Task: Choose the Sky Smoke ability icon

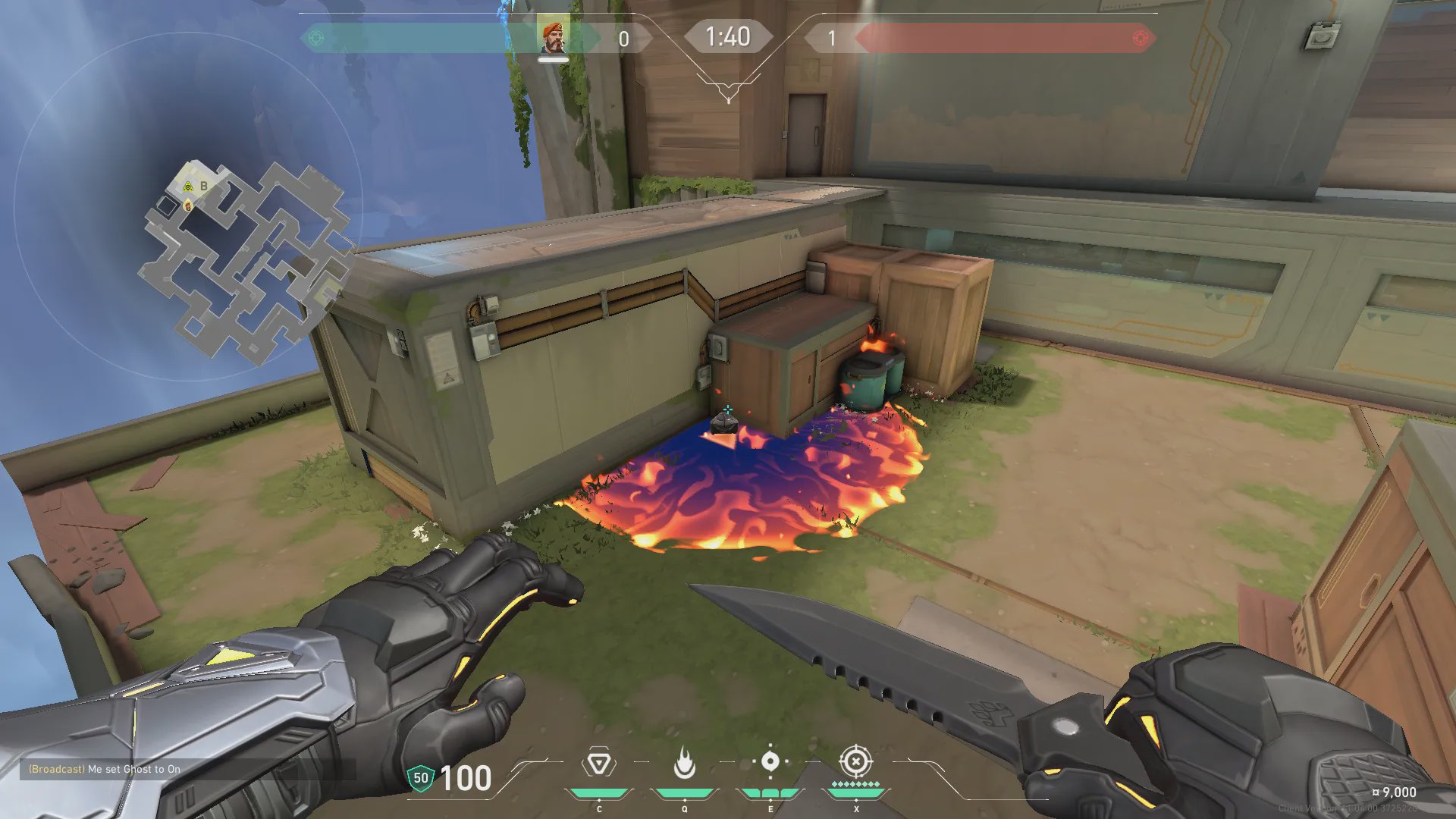Action: 770,762
